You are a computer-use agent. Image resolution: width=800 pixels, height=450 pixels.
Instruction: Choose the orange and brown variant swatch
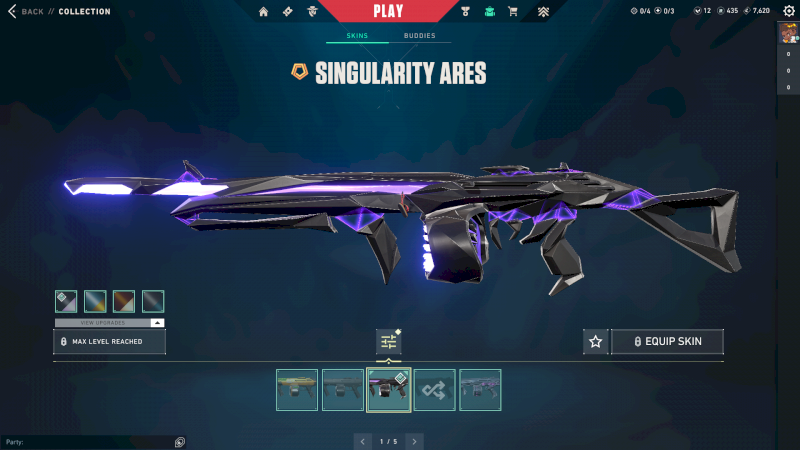click(124, 301)
